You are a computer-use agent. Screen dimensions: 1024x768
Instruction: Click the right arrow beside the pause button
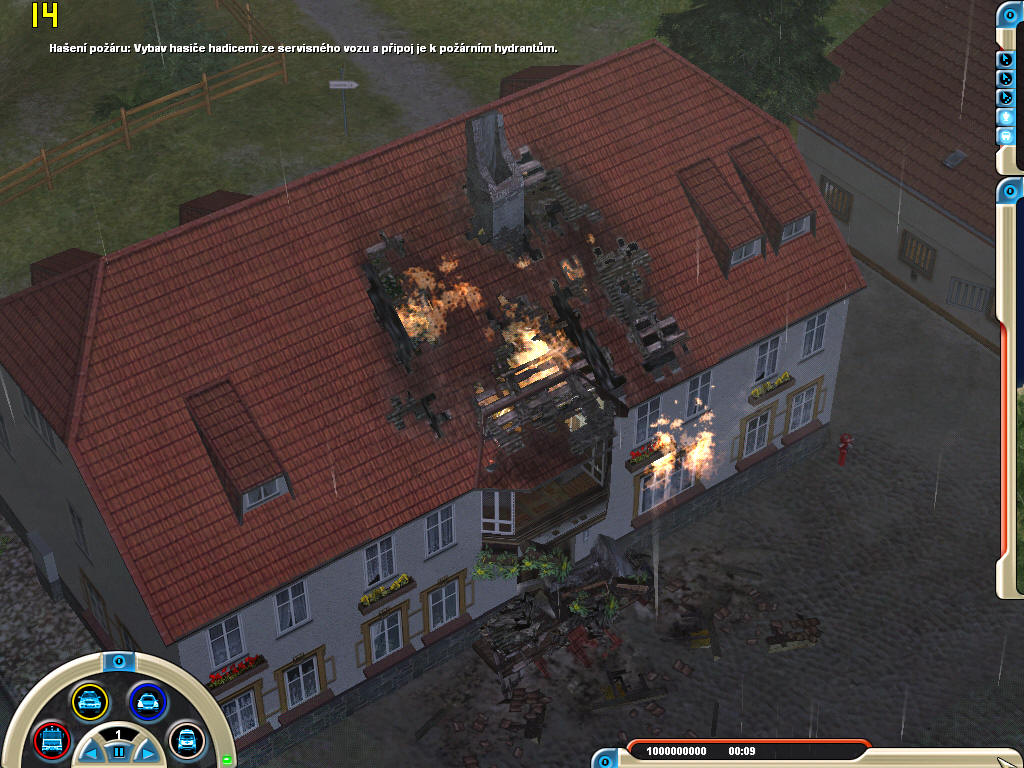tap(145, 752)
